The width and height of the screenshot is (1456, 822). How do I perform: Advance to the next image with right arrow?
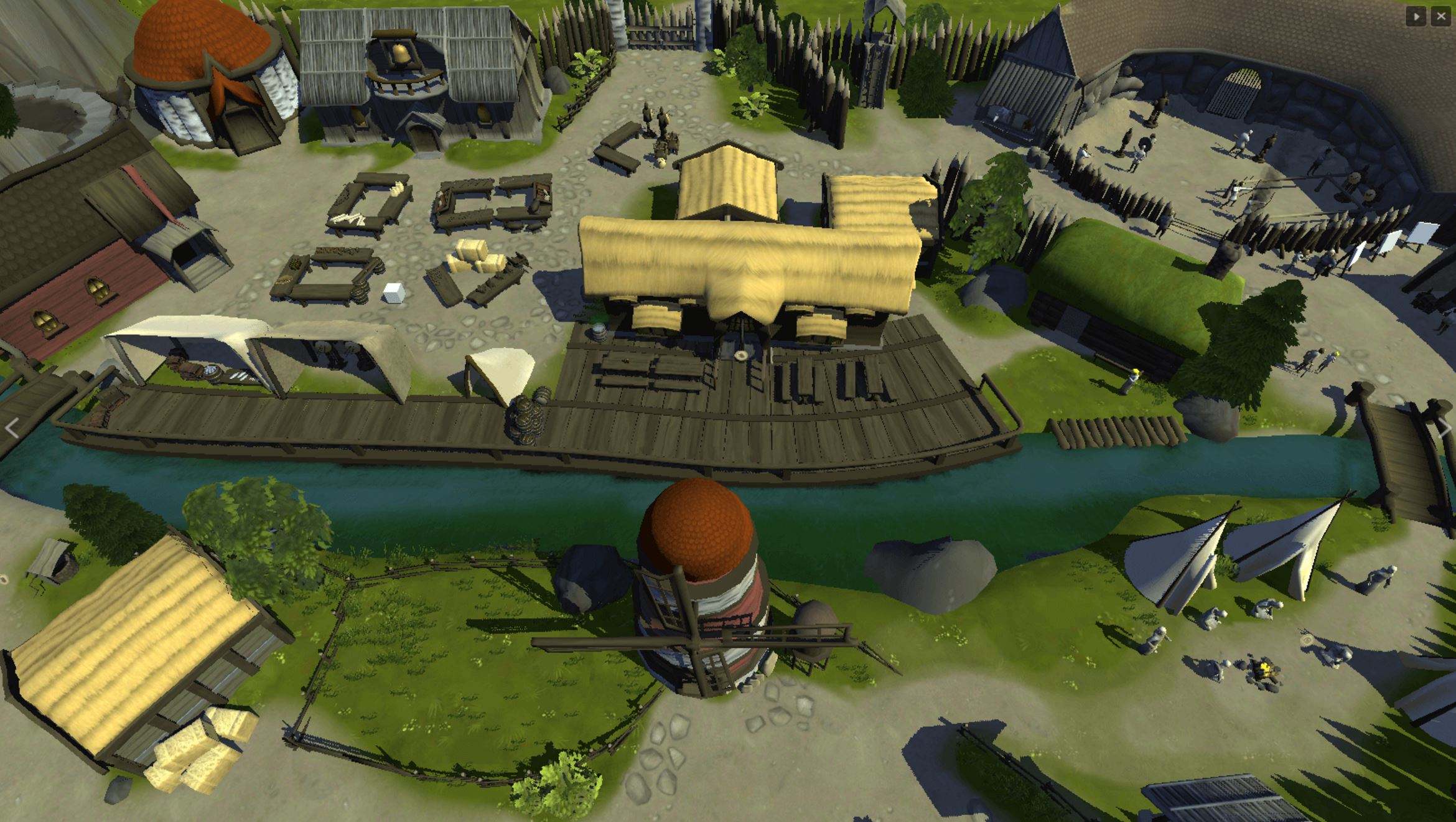[1445, 428]
